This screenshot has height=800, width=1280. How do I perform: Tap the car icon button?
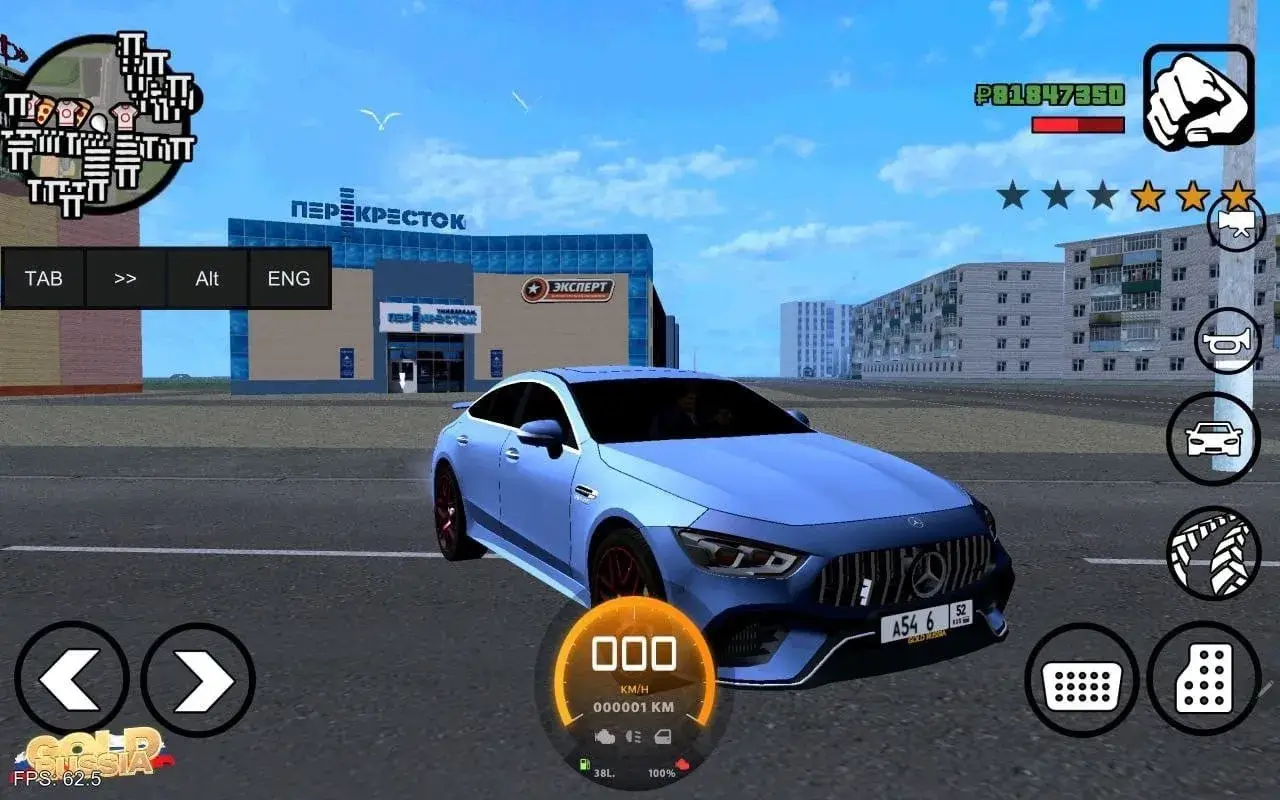point(1213,439)
